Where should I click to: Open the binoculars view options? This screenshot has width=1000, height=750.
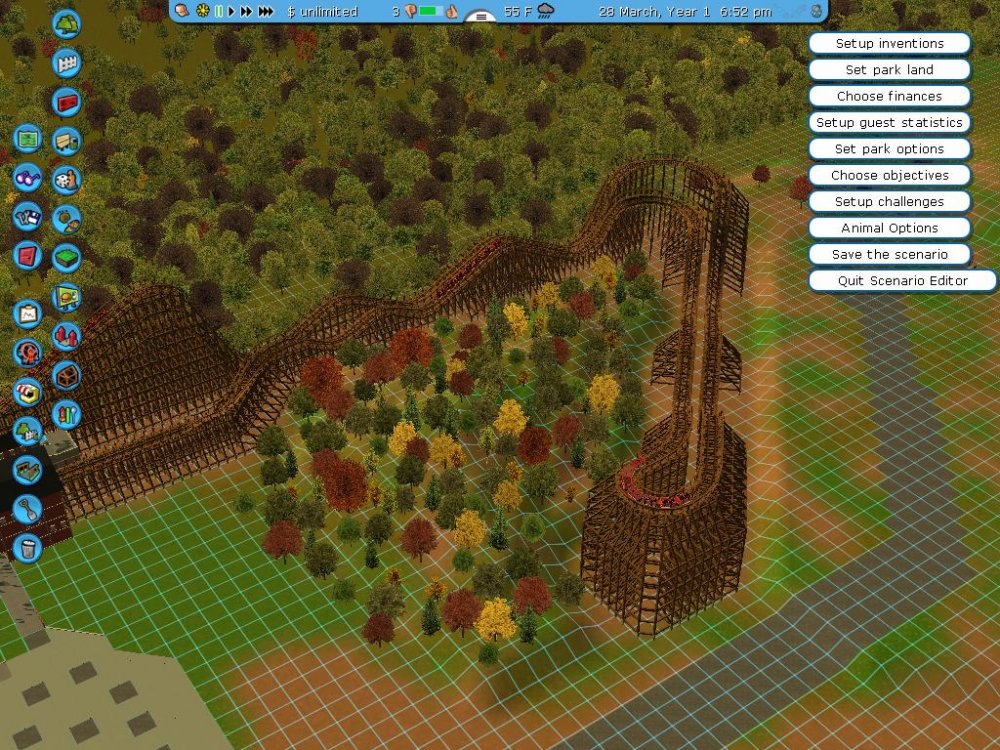pyautogui.click(x=28, y=177)
